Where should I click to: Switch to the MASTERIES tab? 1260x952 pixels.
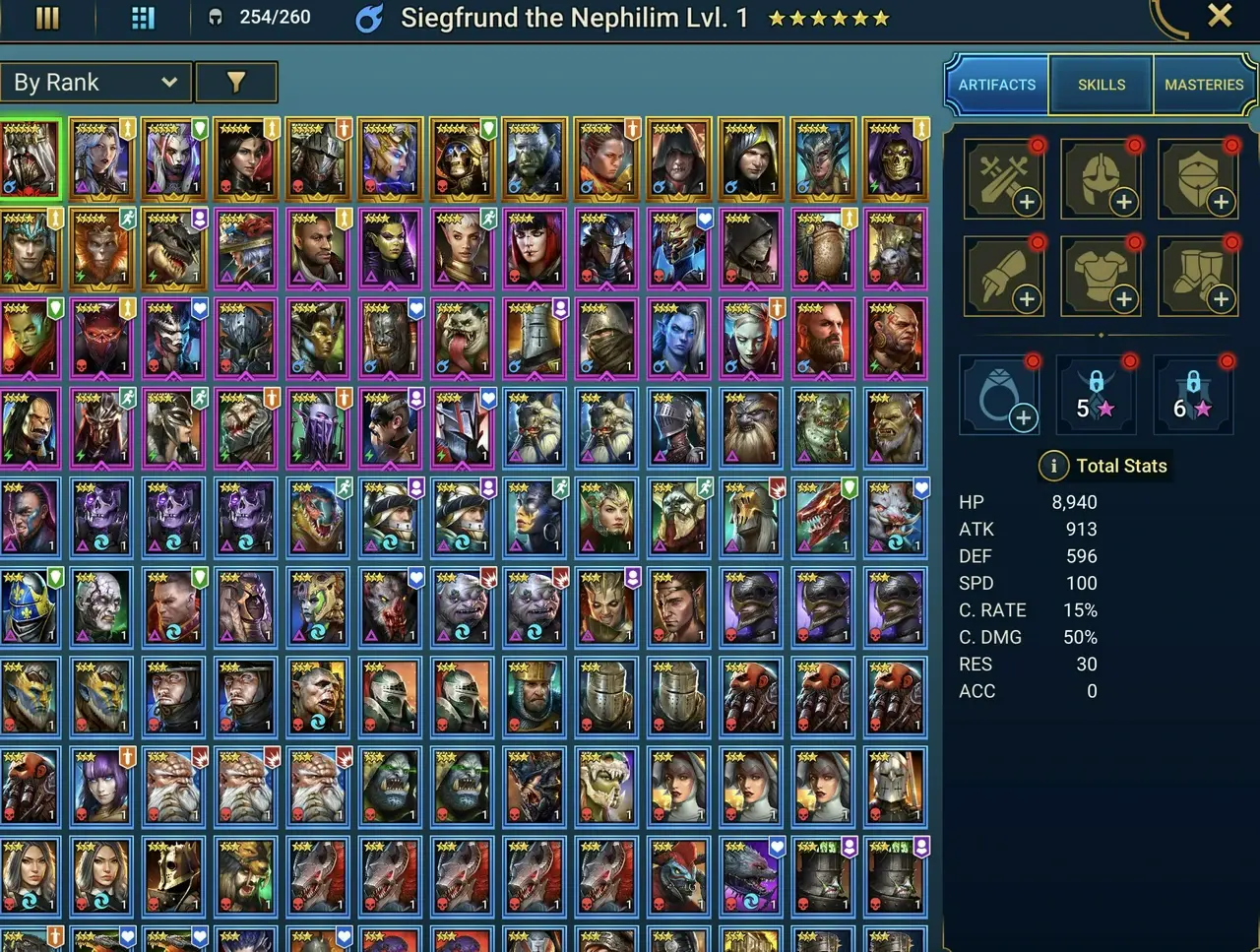(x=1203, y=85)
